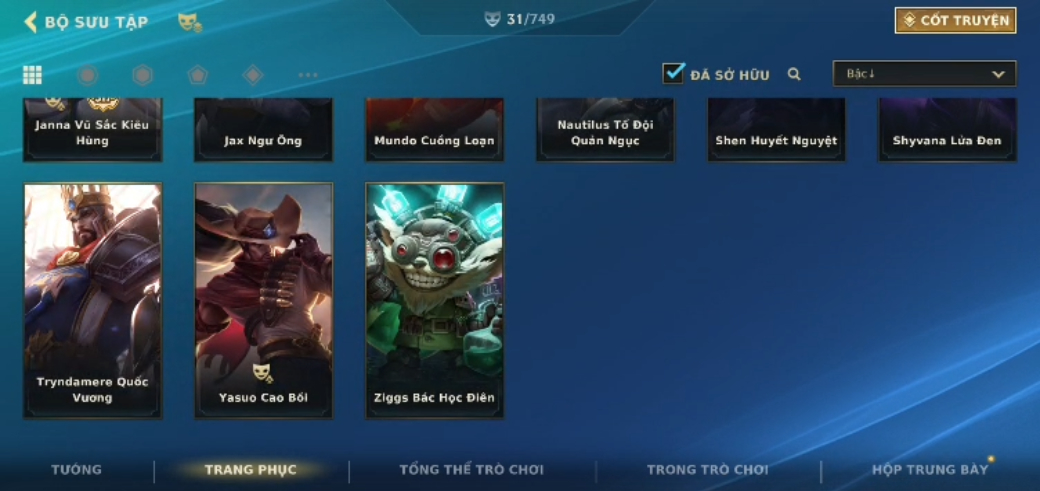
Task: Choose Nautilus Tổ Đội Quản Ngục skin
Action: (x=605, y=130)
